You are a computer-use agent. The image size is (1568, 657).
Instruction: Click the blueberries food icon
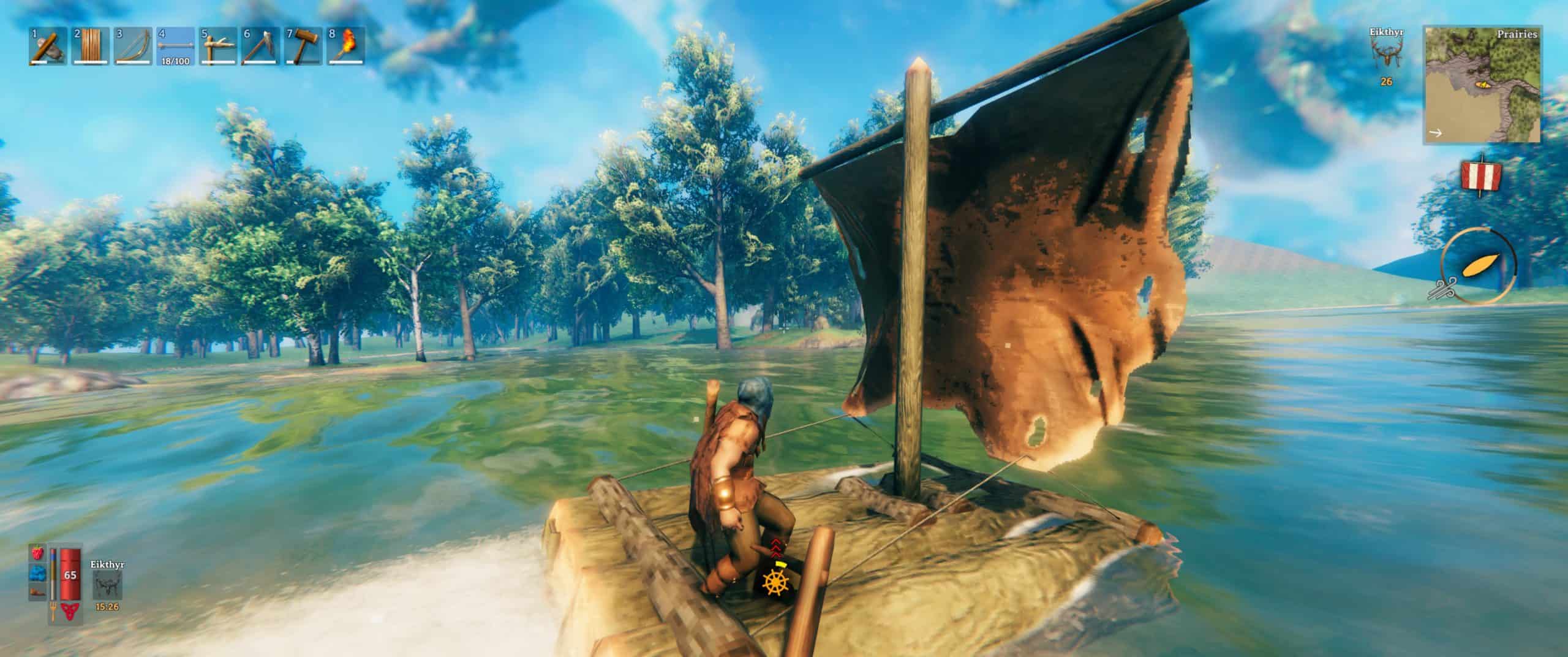[37, 572]
